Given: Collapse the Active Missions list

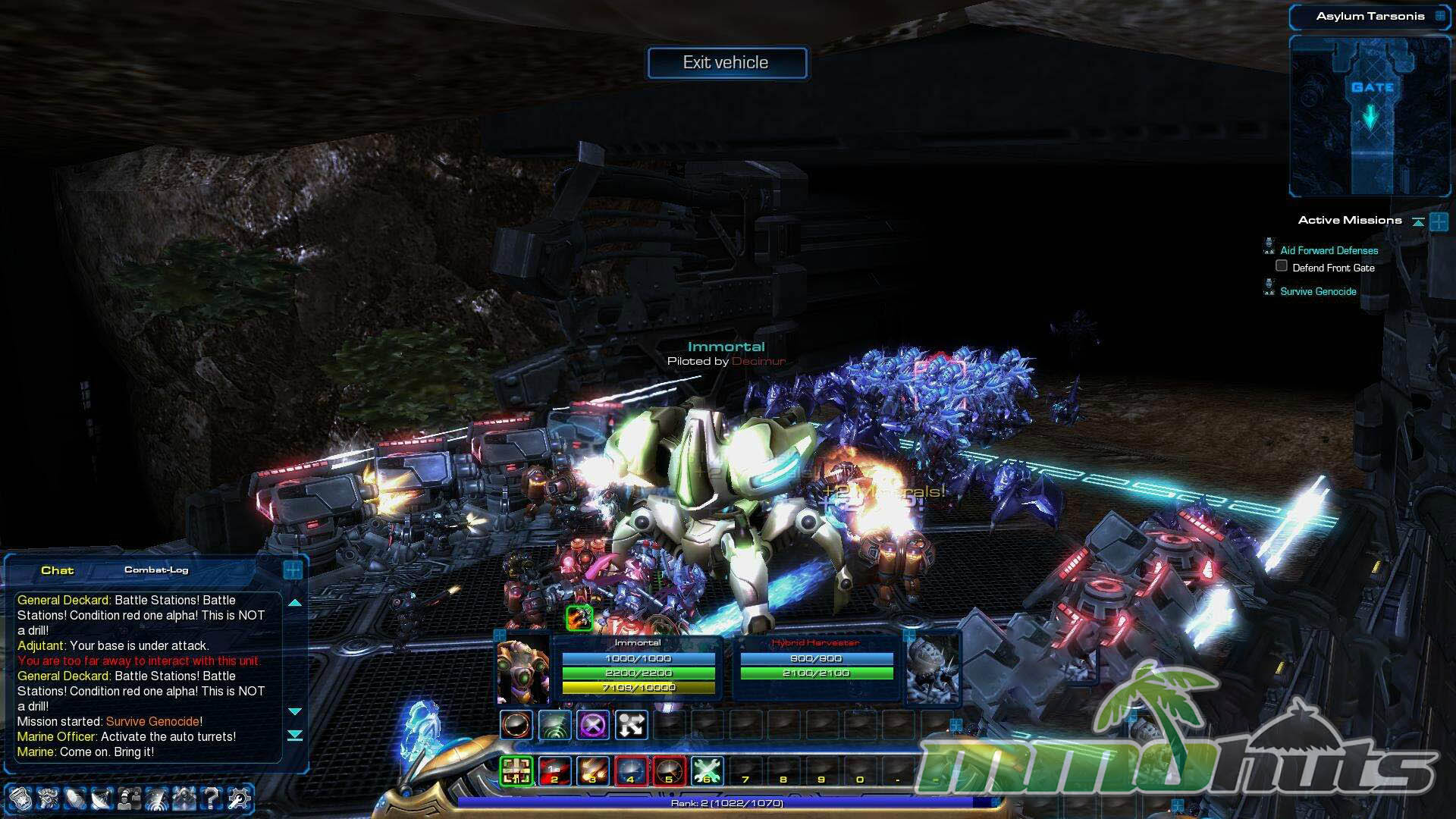Looking at the screenshot, I should (x=1417, y=221).
